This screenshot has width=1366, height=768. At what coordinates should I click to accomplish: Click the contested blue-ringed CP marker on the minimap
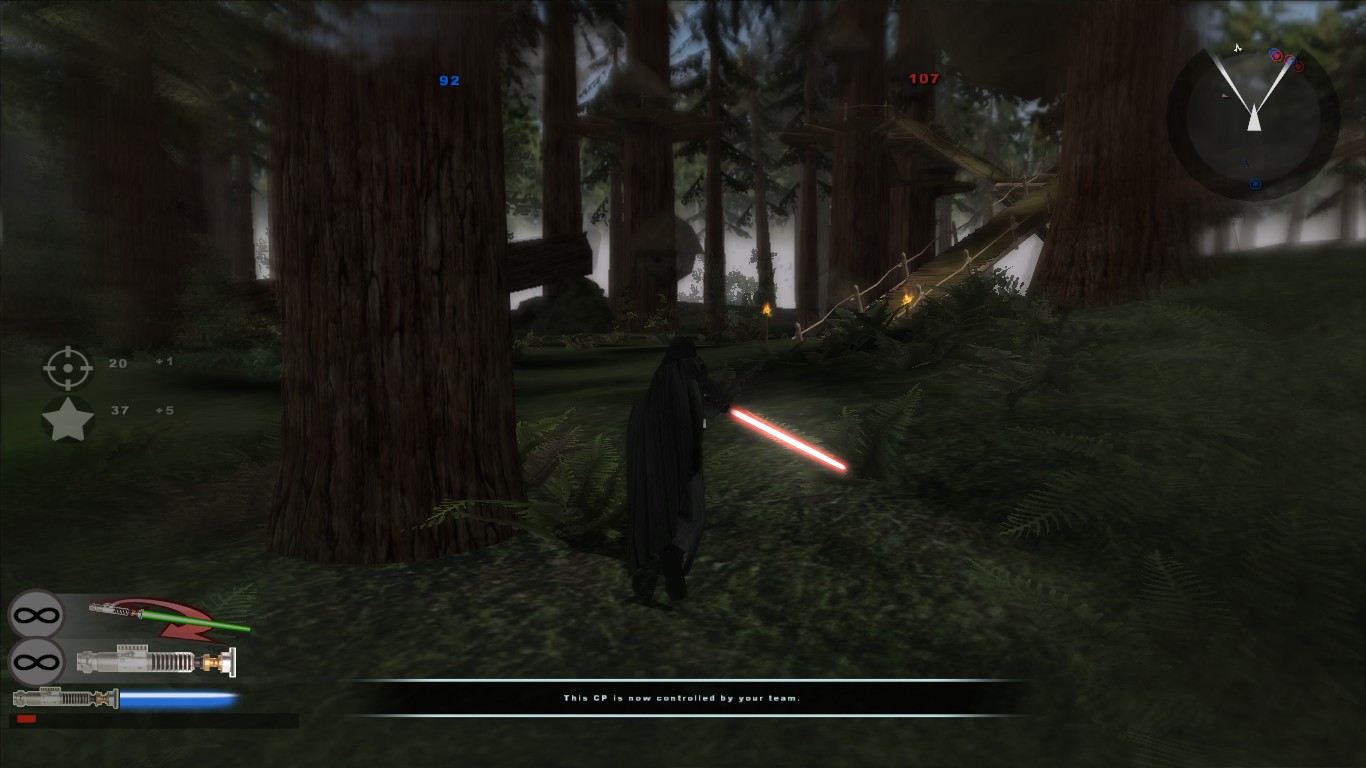pos(1275,55)
